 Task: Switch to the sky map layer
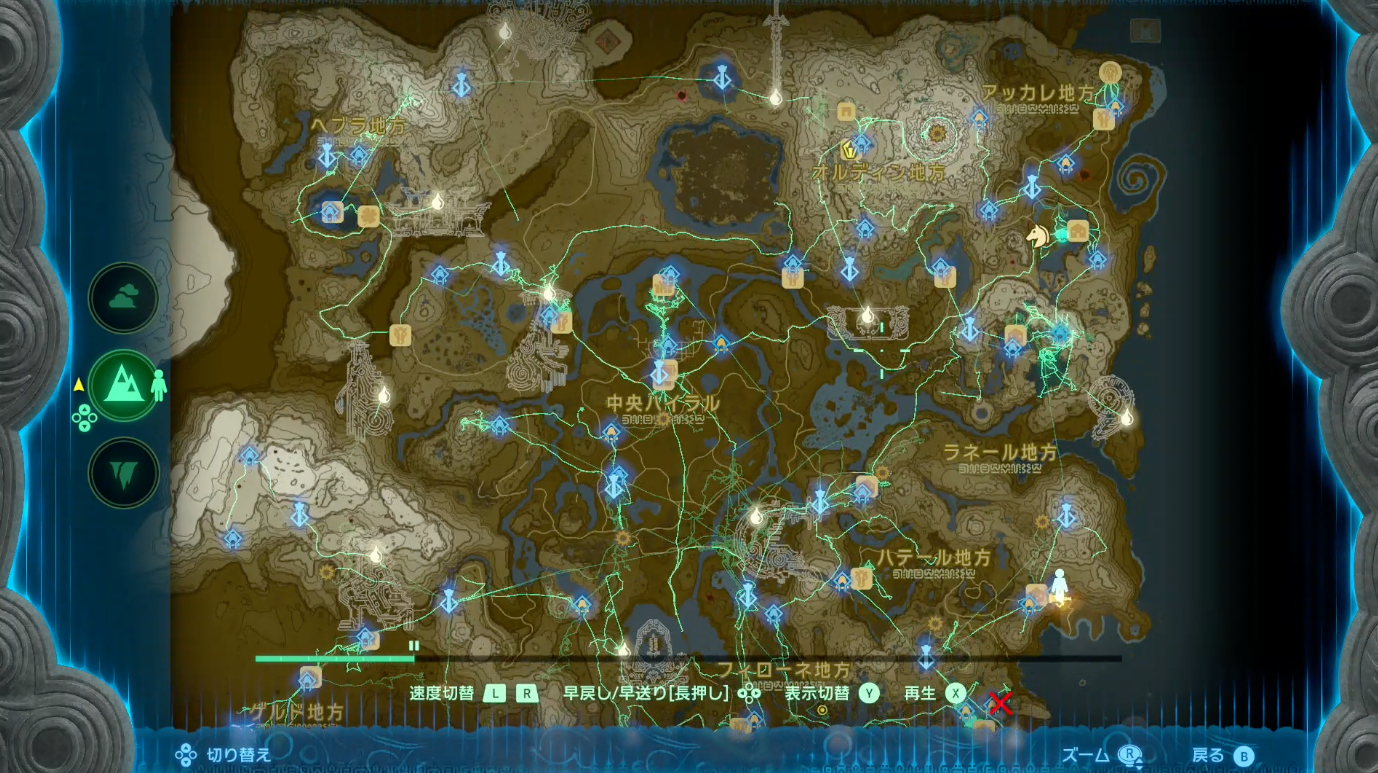(122, 297)
